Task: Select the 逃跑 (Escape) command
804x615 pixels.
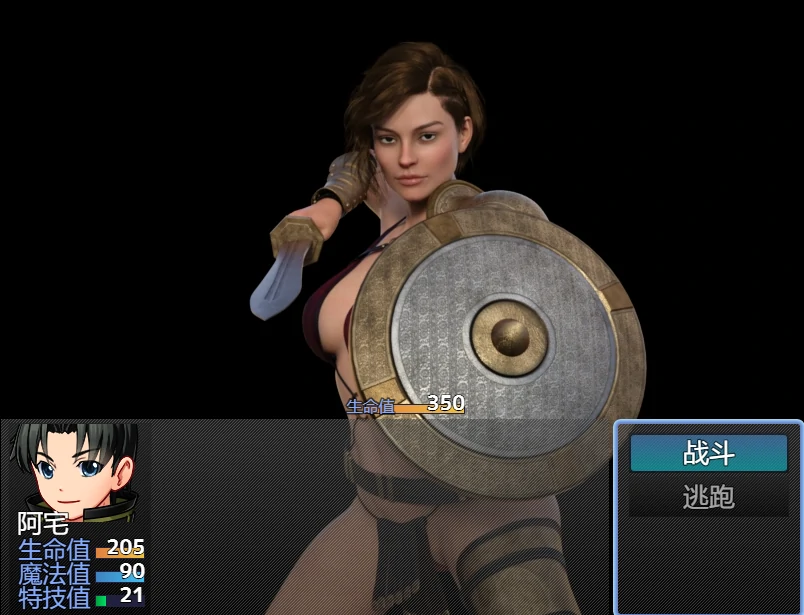Action: 708,497
